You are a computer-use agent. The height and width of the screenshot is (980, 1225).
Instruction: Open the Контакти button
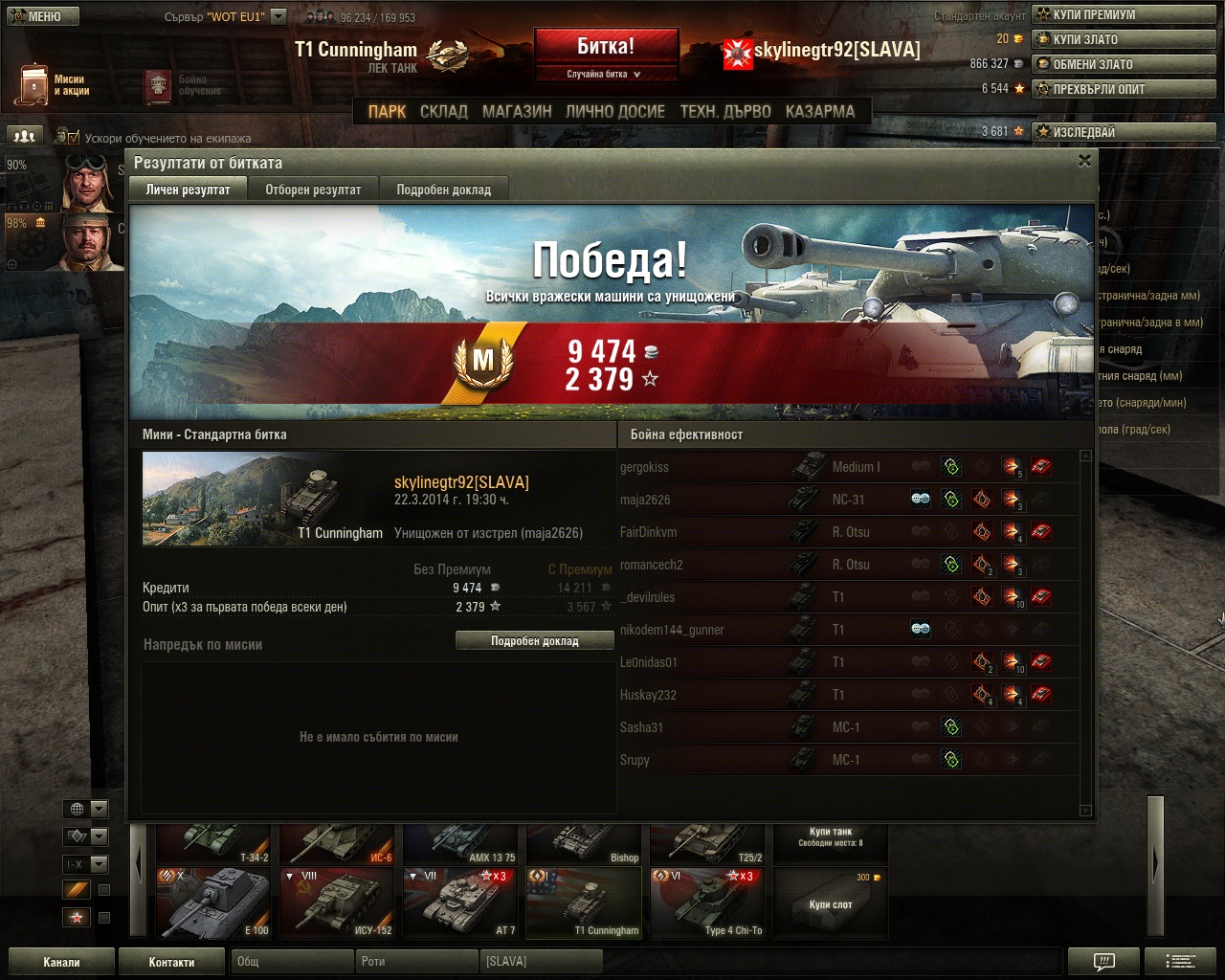[x=171, y=962]
